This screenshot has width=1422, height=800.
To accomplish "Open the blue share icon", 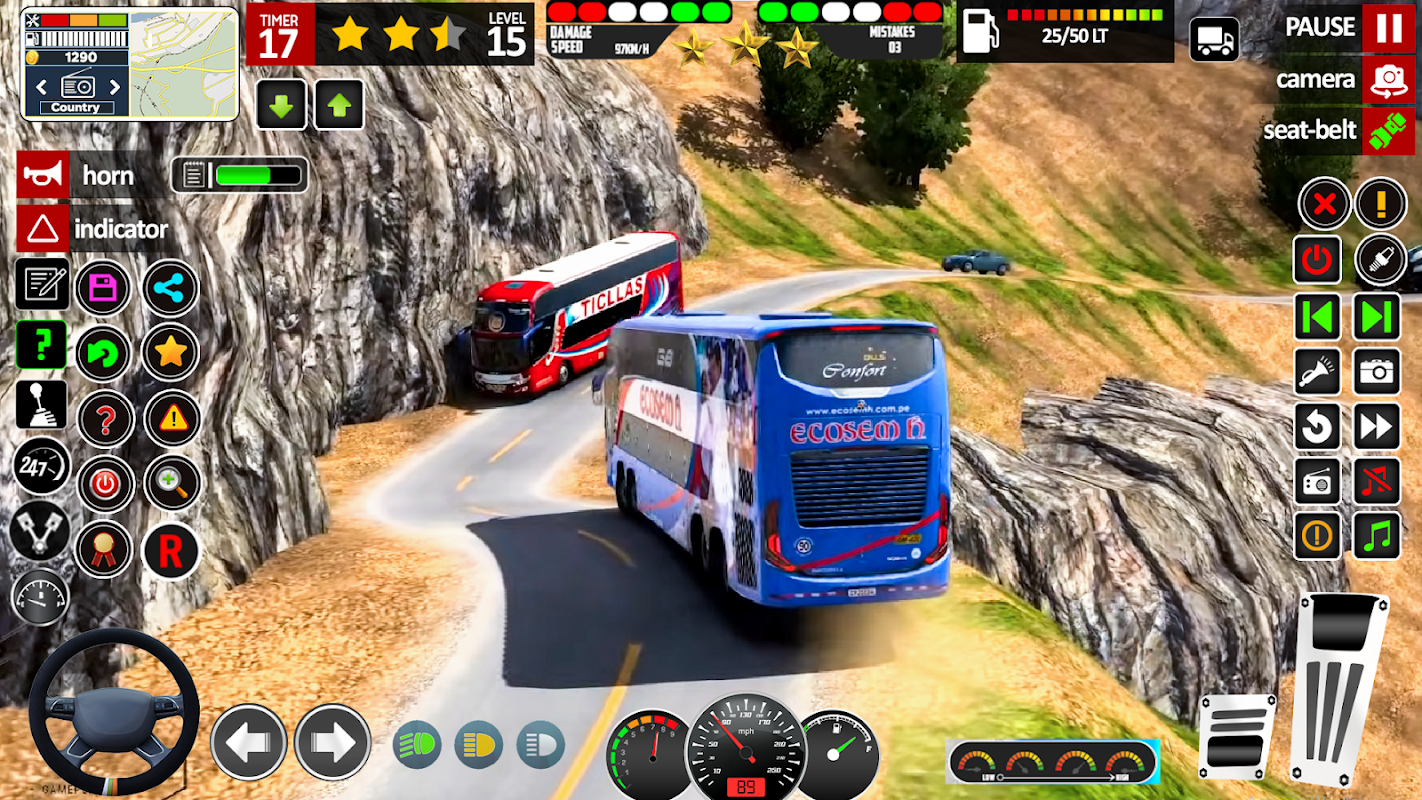I will pos(171,289).
